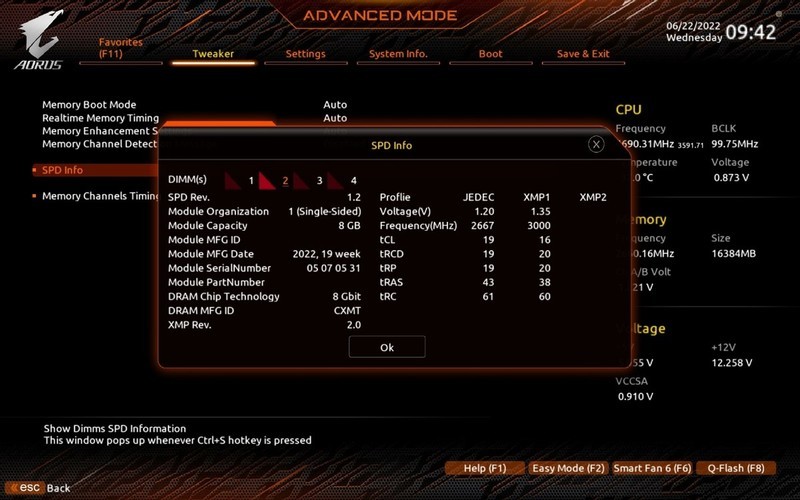Select the Memory Boot Mode setting

pyautogui.click(x=89, y=104)
